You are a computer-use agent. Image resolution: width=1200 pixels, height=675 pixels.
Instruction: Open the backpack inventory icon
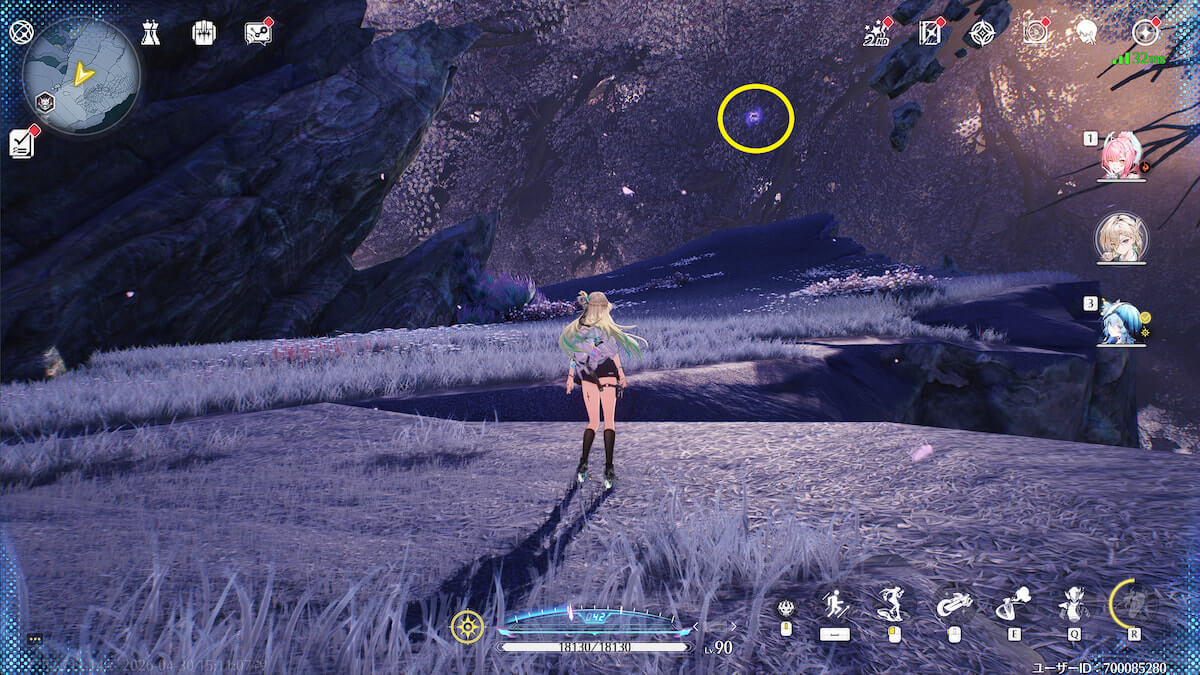[x=204, y=33]
